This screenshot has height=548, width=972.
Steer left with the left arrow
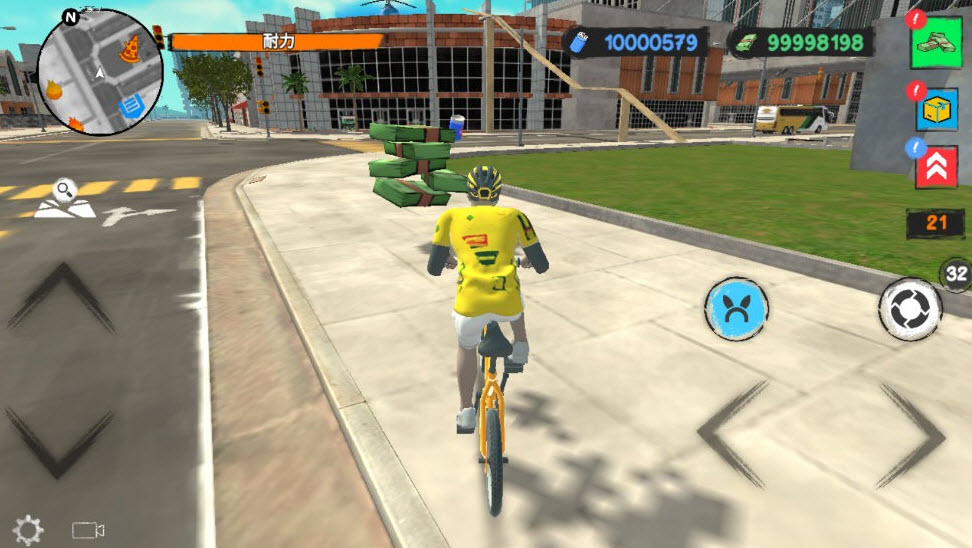[732, 435]
